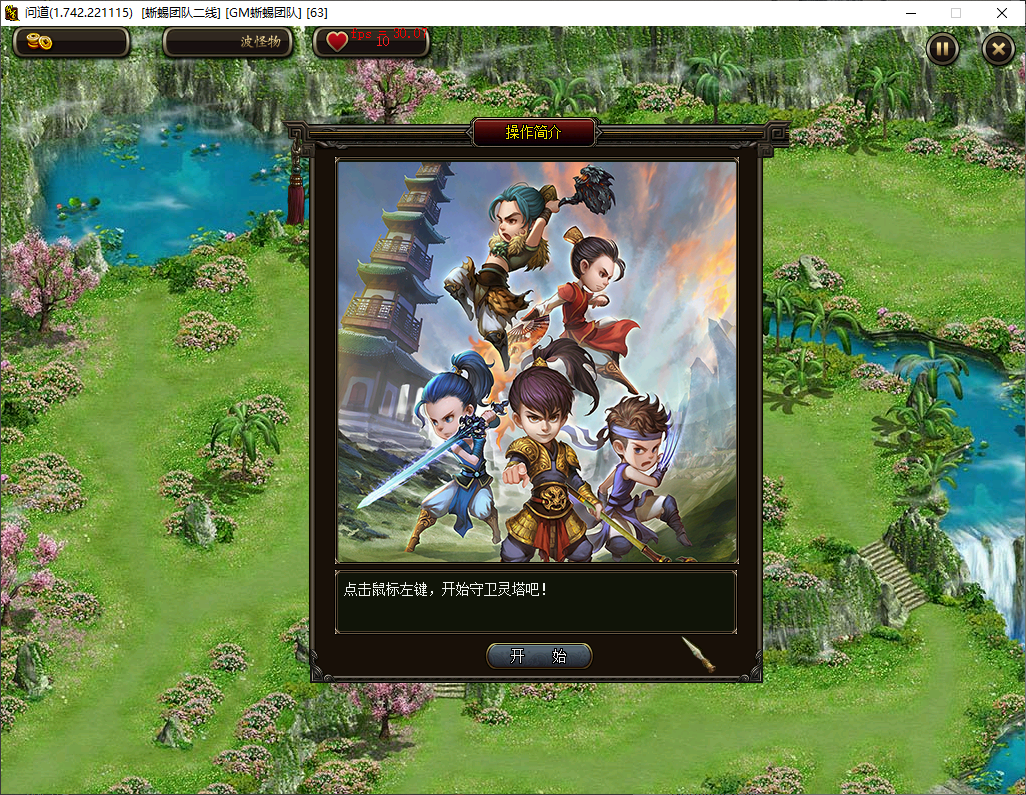Close the game with the round X button

pyautogui.click(x=998, y=48)
